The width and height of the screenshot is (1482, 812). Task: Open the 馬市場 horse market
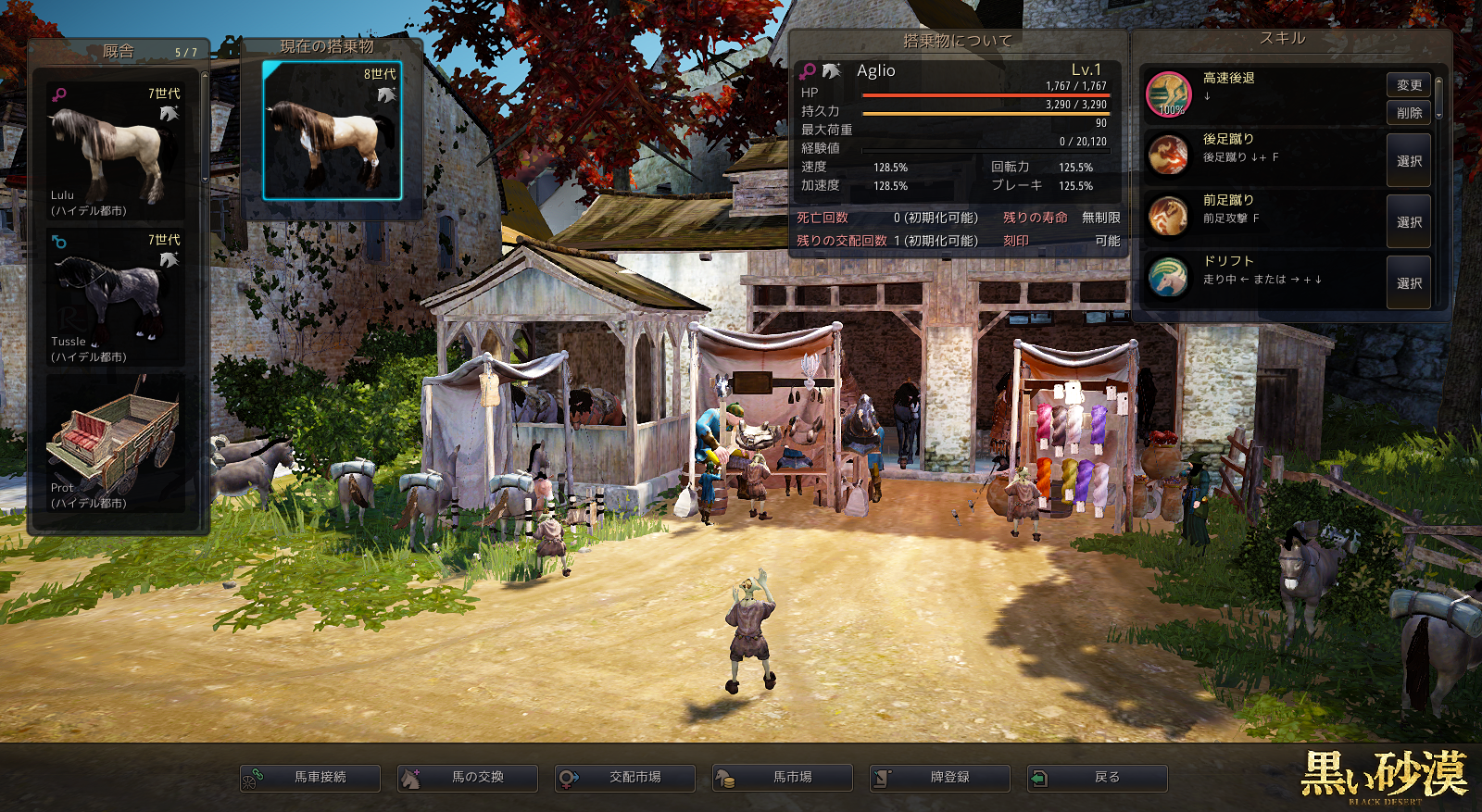pyautogui.click(x=783, y=778)
